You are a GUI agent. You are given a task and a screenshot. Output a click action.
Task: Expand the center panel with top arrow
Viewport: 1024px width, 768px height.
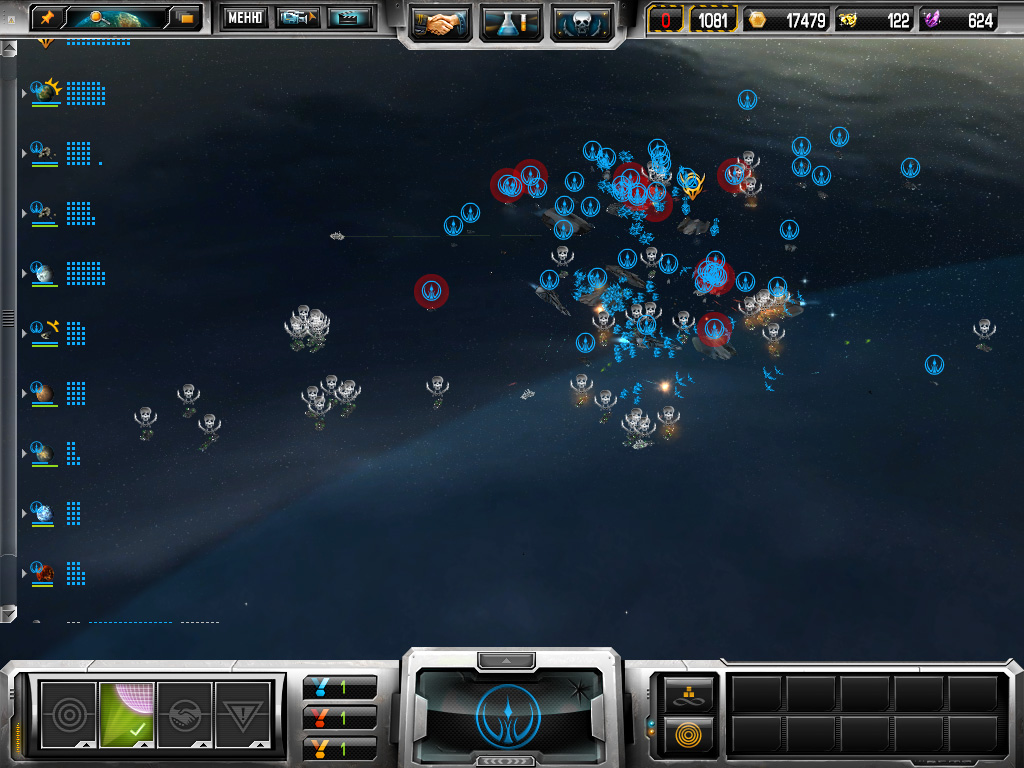point(508,661)
